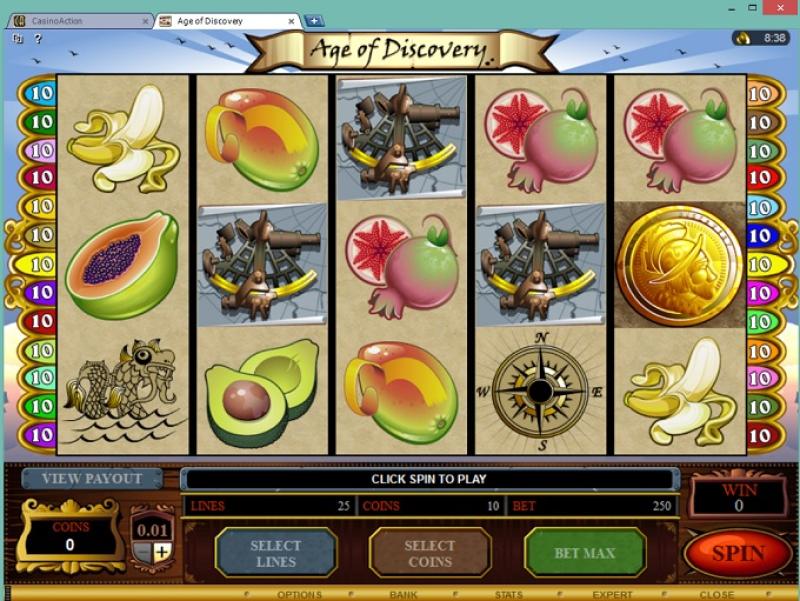Show the View Payout table

(92, 478)
